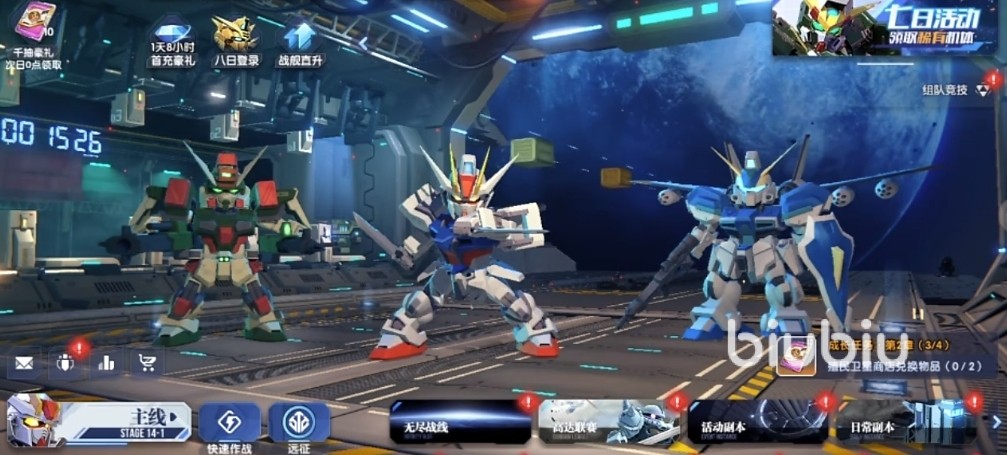The image size is (1007, 455).
Task: Open the 八日登录 login reward
Action: coord(236,34)
